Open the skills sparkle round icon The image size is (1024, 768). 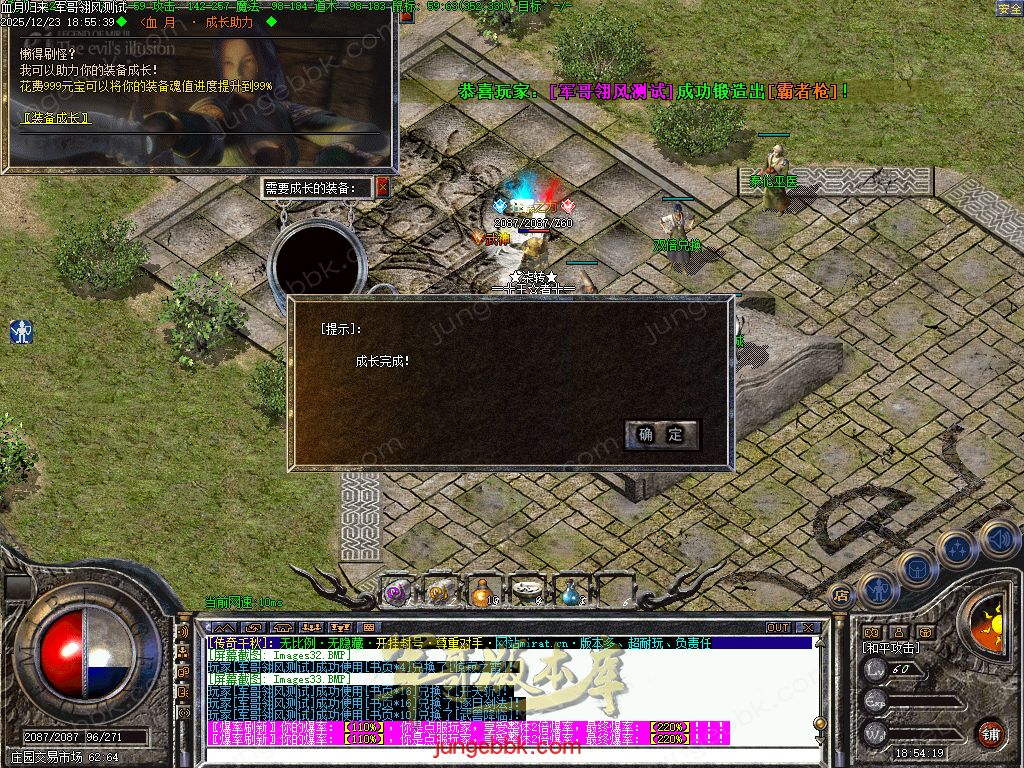pyautogui.click(x=957, y=548)
